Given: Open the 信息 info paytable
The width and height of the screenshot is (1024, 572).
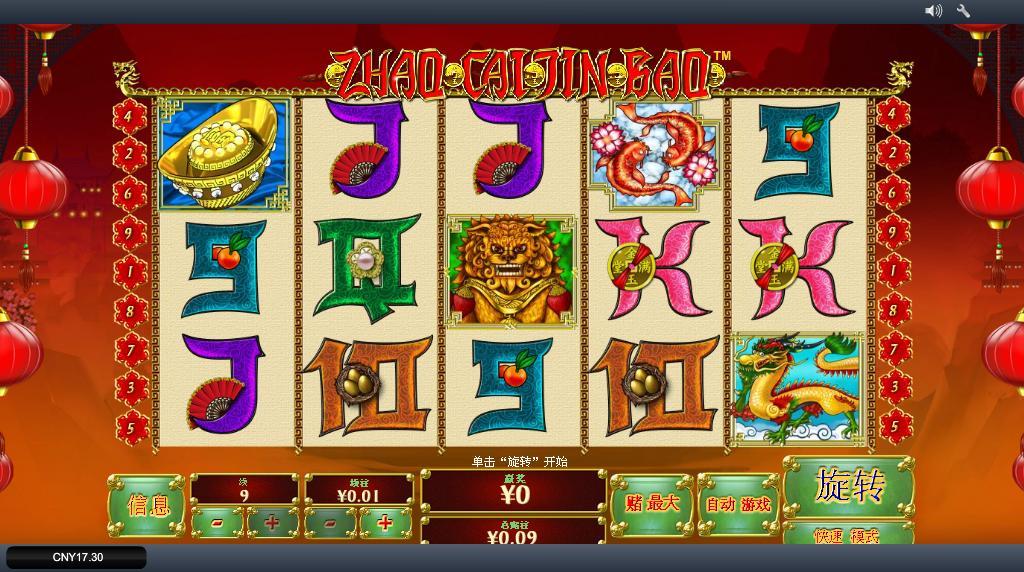Looking at the screenshot, I should click(147, 505).
